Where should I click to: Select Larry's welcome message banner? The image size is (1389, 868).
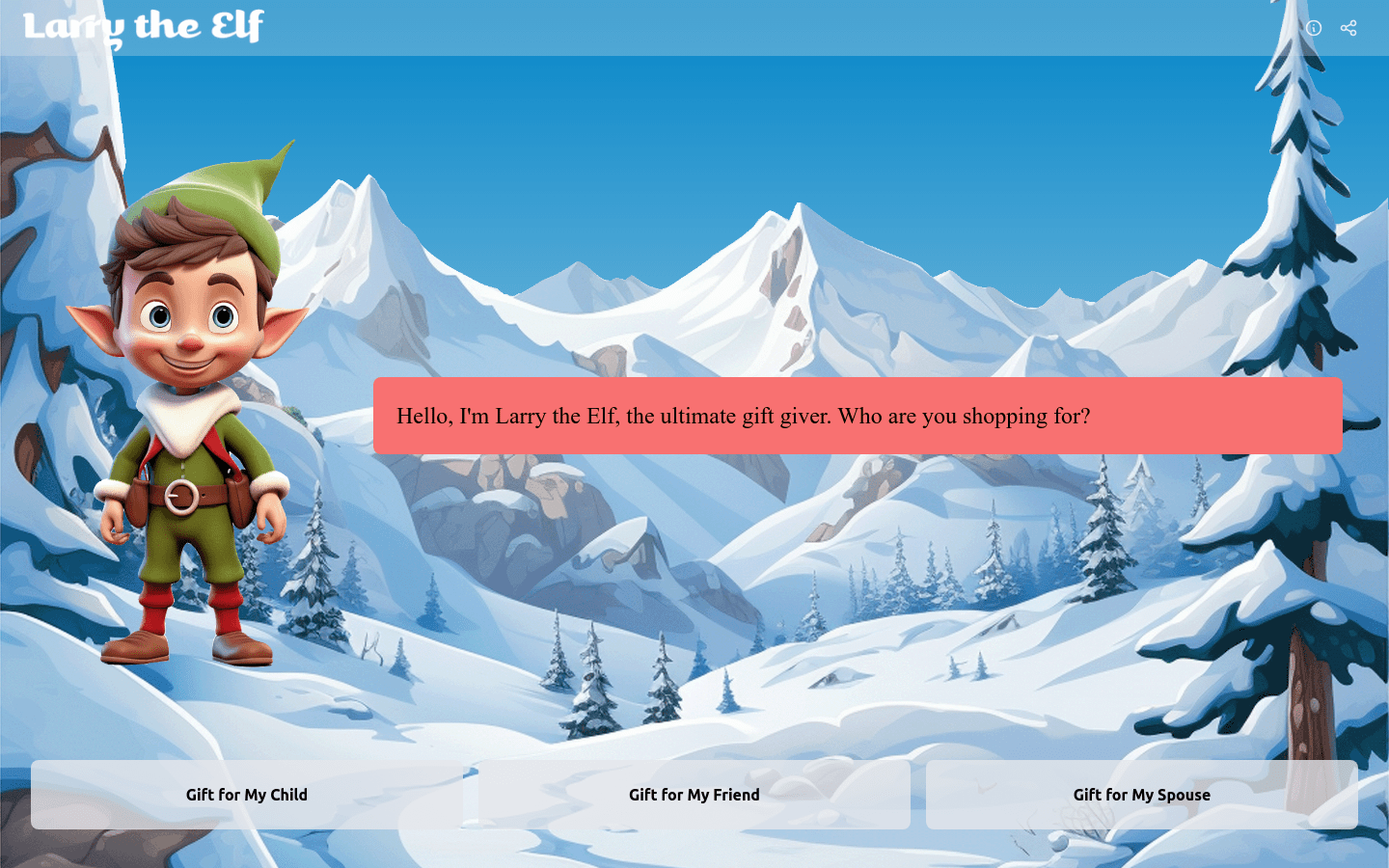[857, 417]
